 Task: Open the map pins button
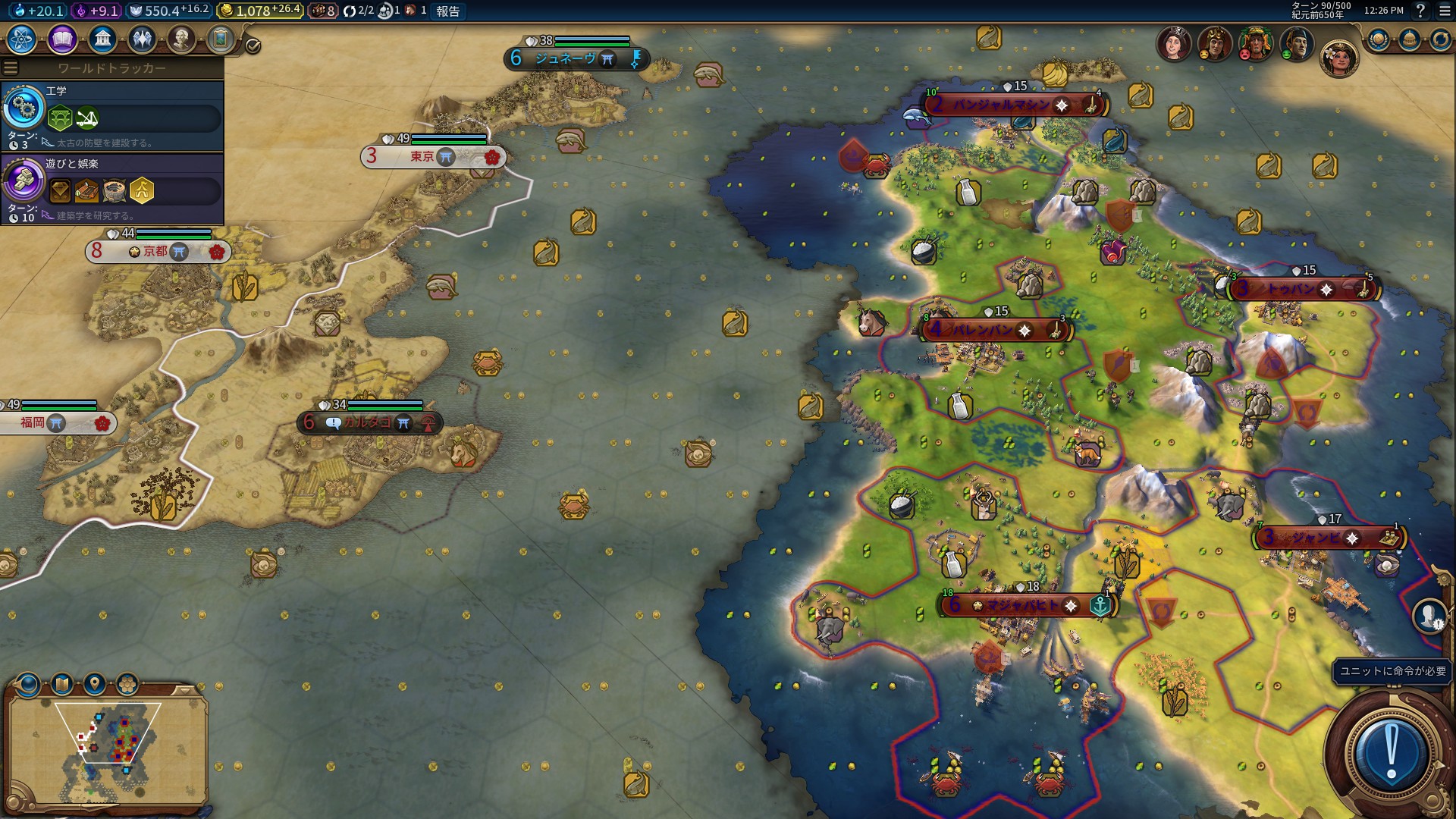point(94,685)
